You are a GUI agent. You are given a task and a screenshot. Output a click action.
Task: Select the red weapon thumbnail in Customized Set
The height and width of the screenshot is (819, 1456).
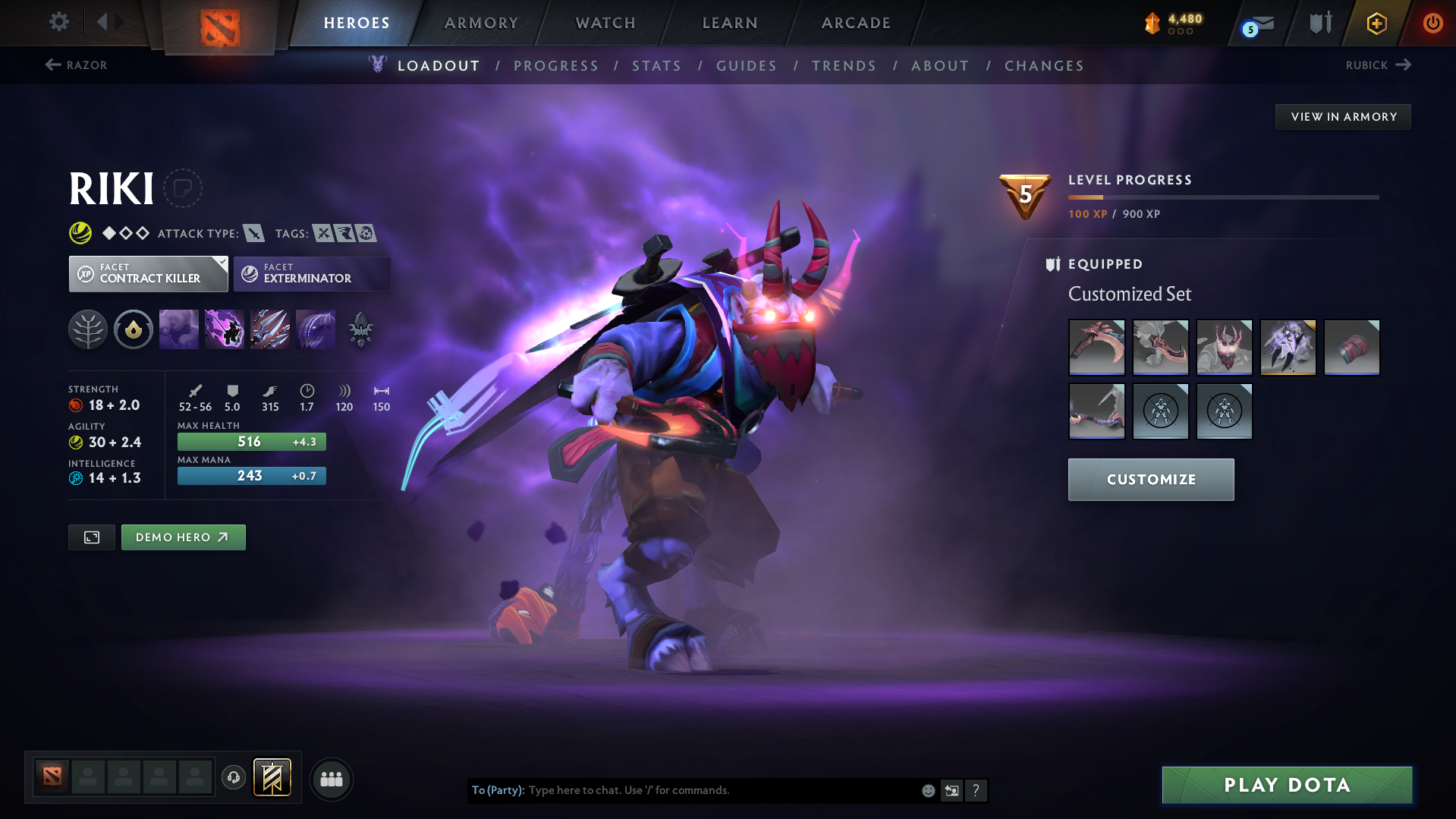(1096, 347)
